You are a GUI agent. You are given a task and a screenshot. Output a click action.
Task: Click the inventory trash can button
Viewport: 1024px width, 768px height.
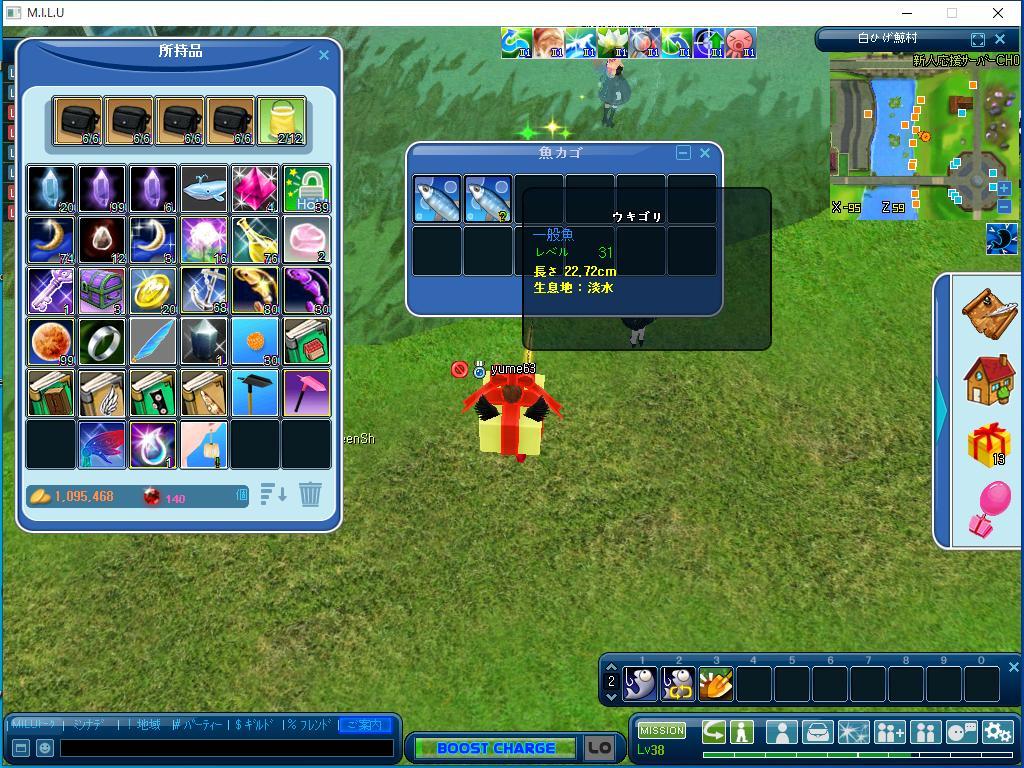click(x=310, y=494)
